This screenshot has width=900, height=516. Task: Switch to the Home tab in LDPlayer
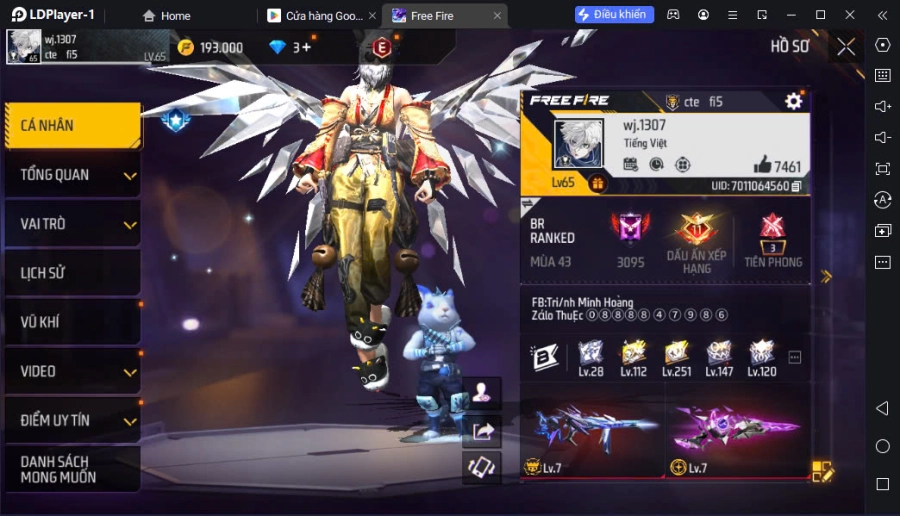tap(166, 16)
